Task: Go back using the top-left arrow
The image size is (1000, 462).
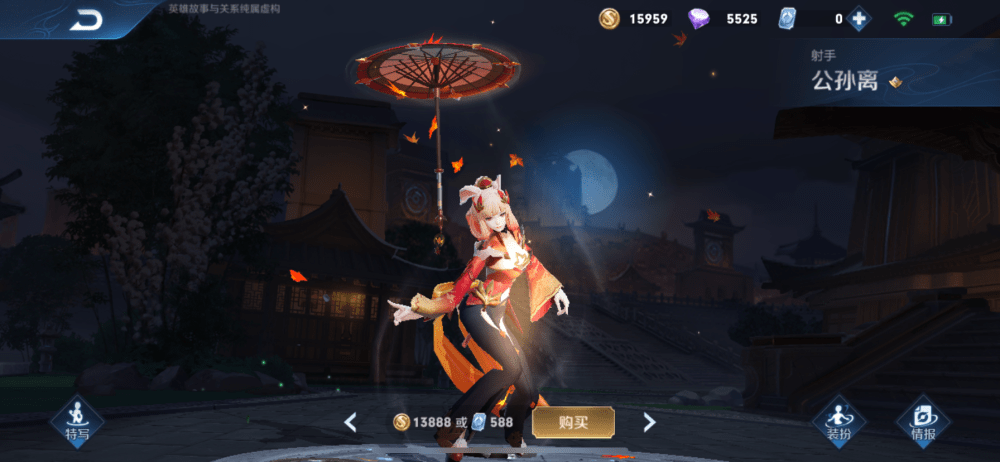Action: (x=87, y=20)
